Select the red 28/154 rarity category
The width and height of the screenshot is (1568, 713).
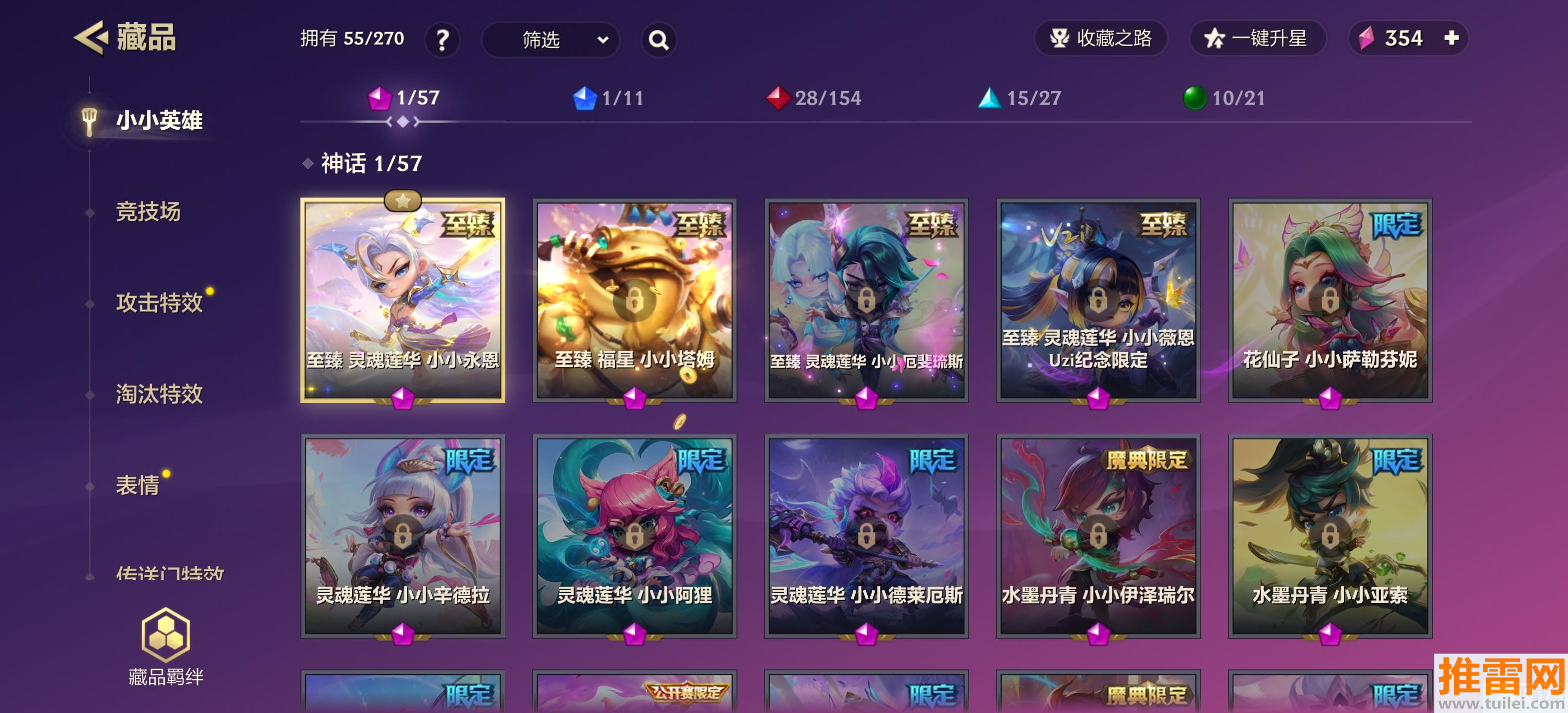813,98
